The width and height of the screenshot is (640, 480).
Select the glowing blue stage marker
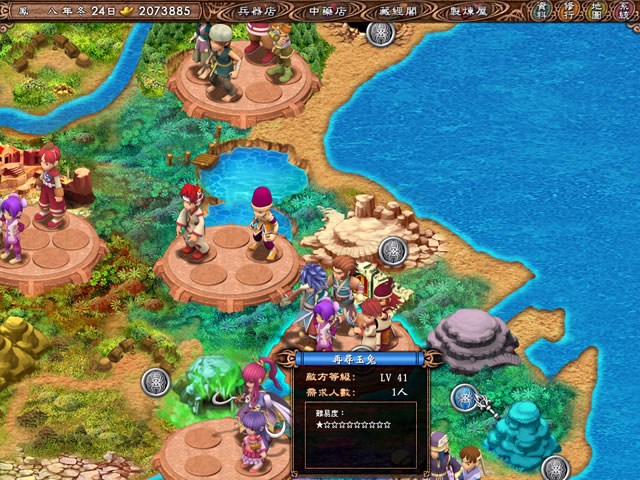pos(464,398)
